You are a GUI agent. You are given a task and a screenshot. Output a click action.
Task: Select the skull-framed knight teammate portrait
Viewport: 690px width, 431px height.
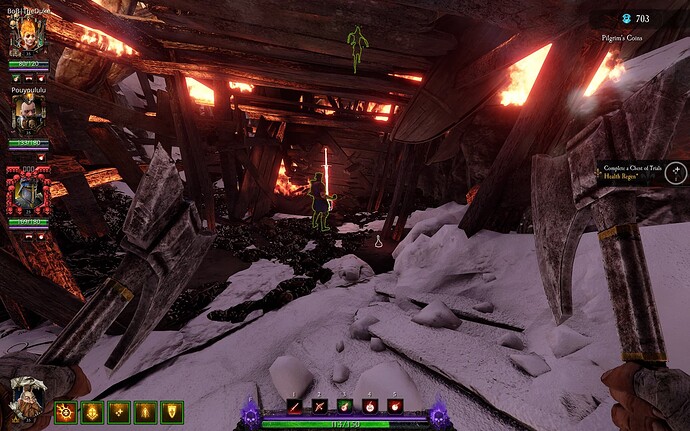(27, 187)
